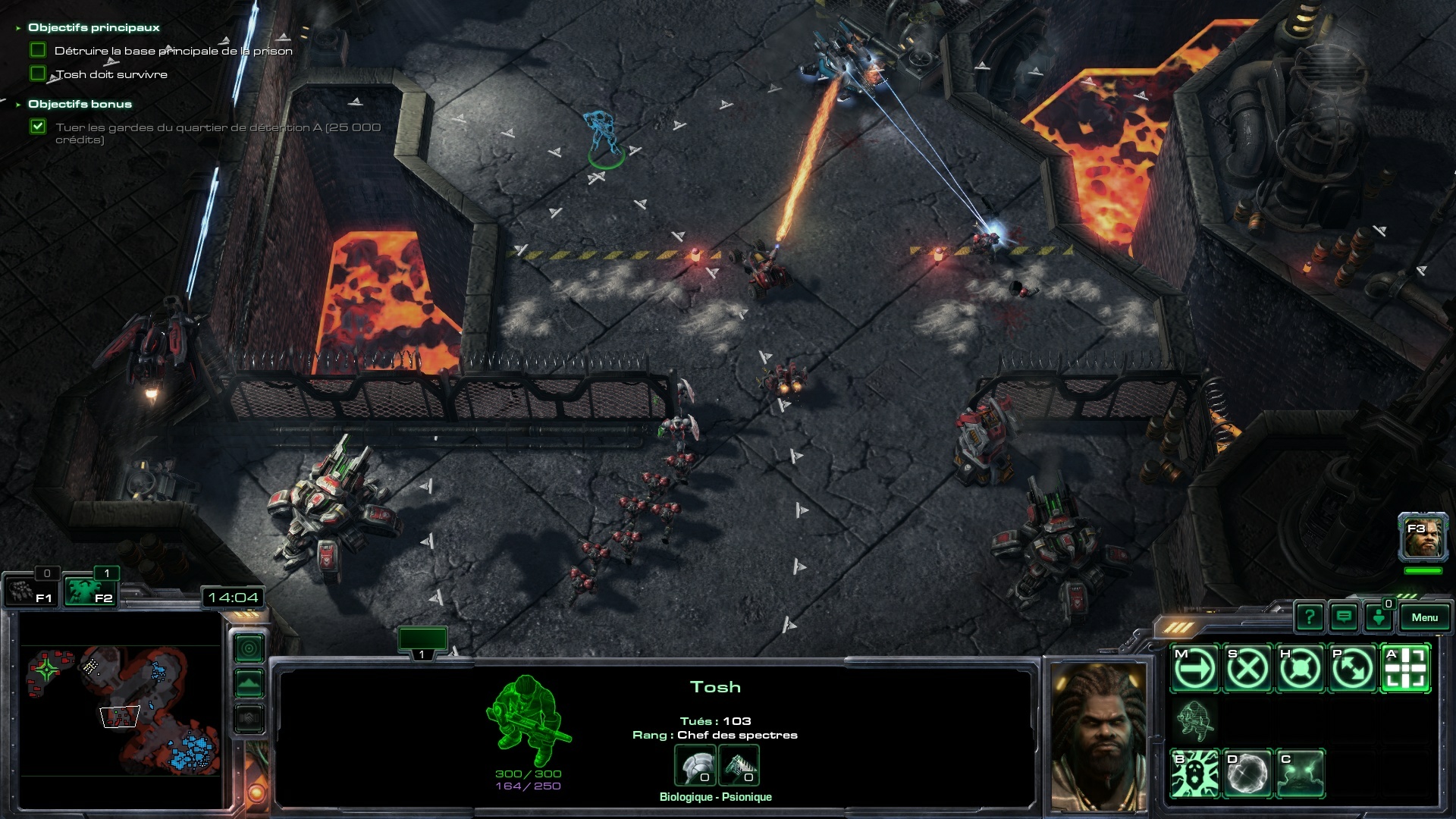The height and width of the screenshot is (819, 1456).
Task: Select control group 1 tab
Action: coord(422,642)
